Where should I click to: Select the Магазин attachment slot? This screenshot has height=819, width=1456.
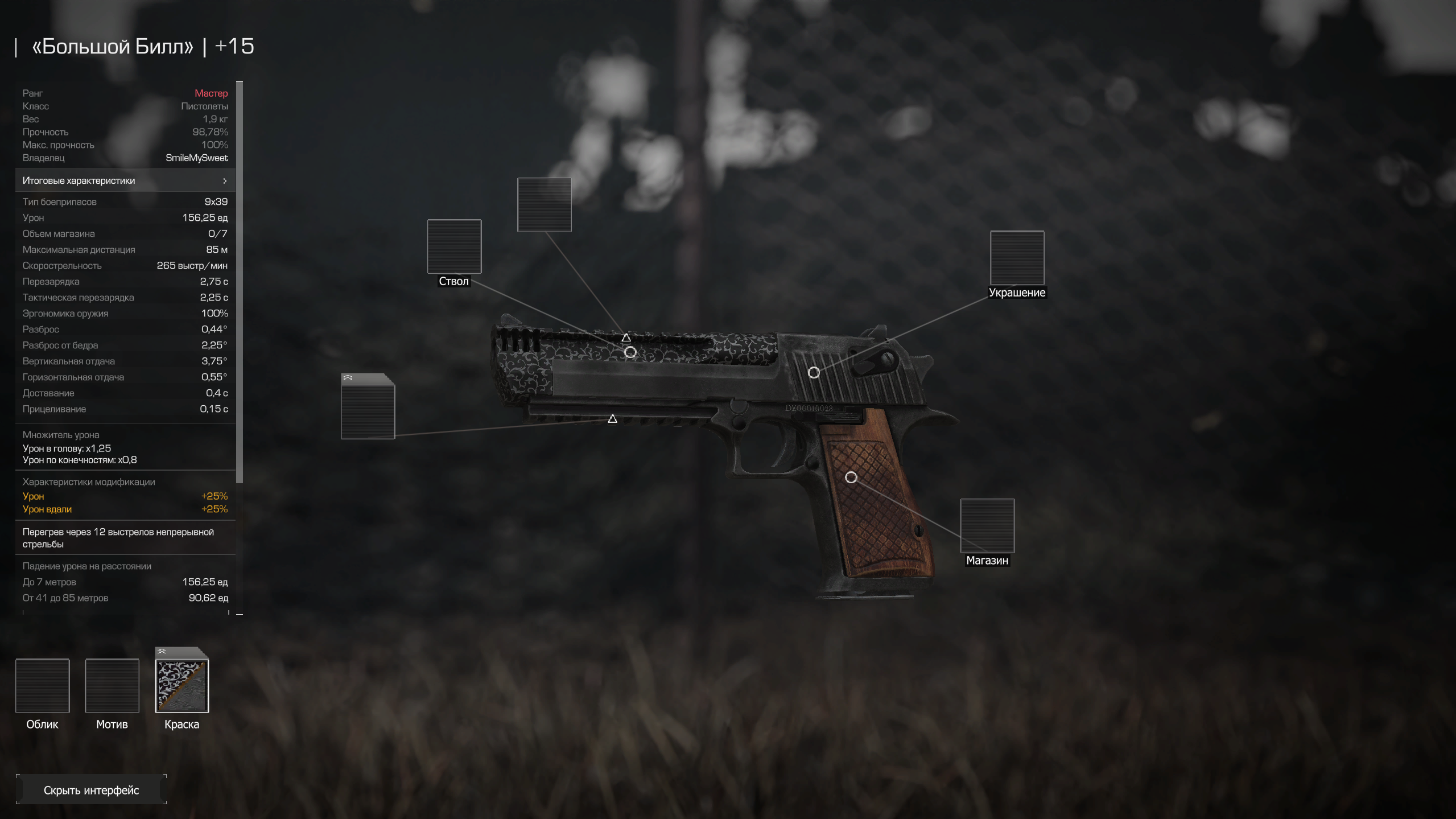click(x=987, y=526)
